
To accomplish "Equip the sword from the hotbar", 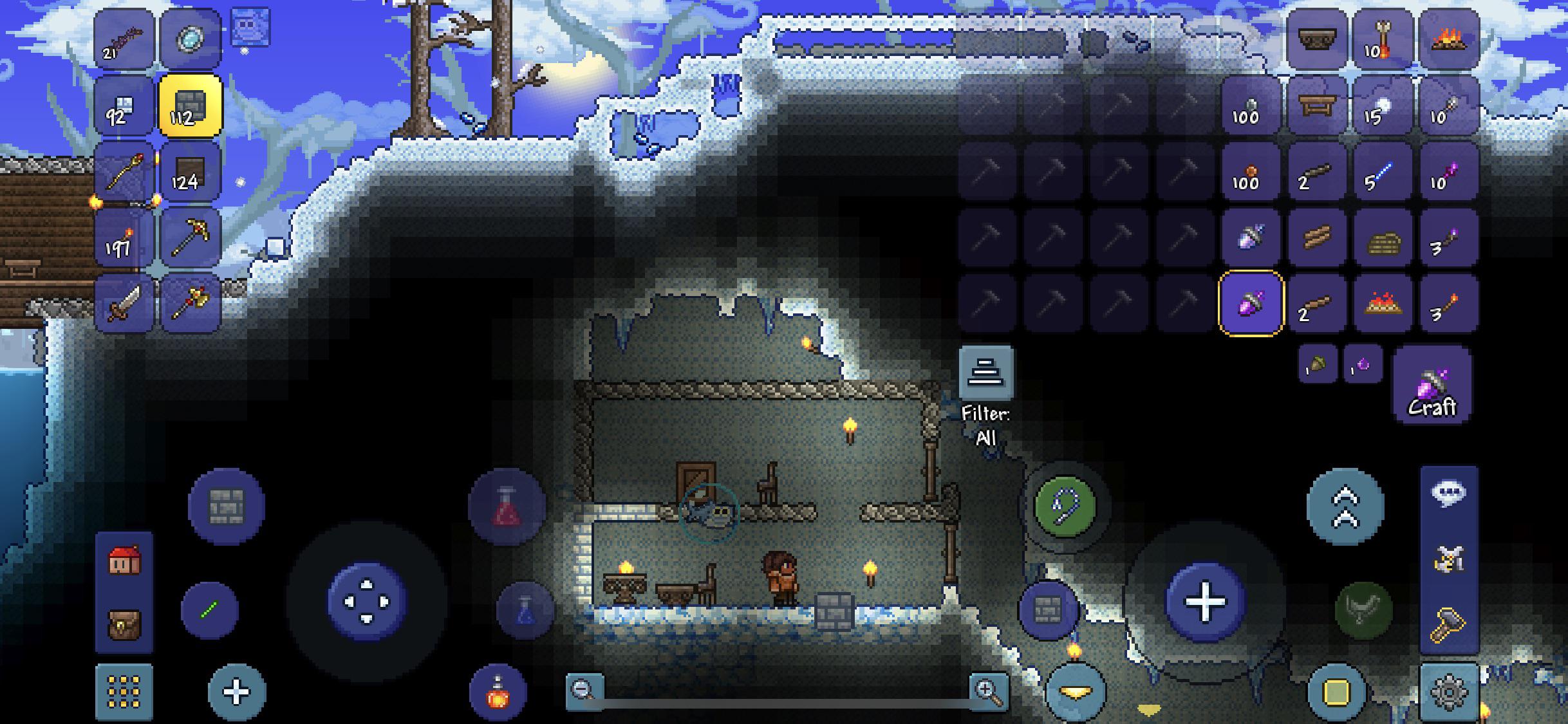I will point(125,303).
